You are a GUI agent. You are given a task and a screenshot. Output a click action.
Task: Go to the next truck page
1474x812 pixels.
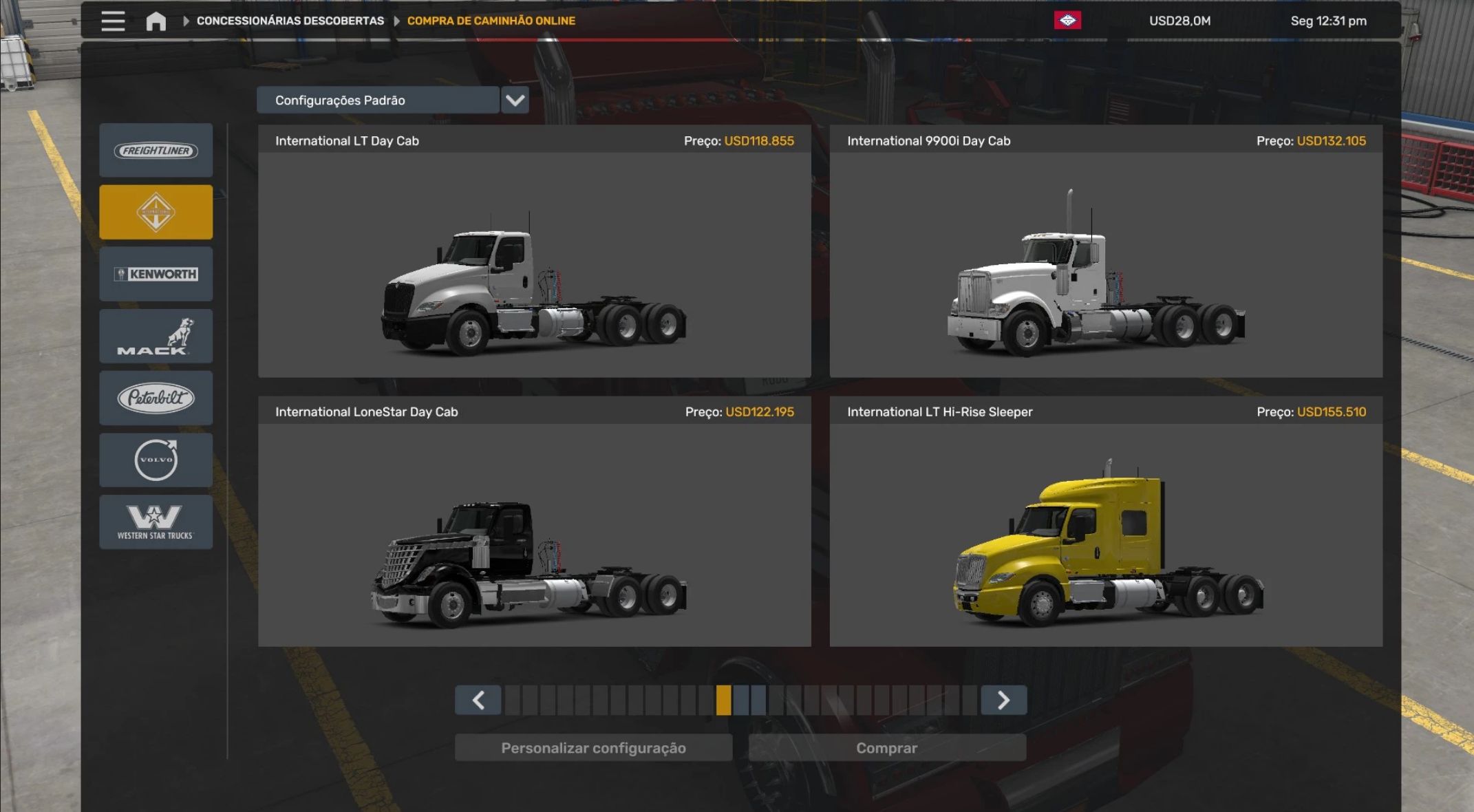tap(1003, 701)
